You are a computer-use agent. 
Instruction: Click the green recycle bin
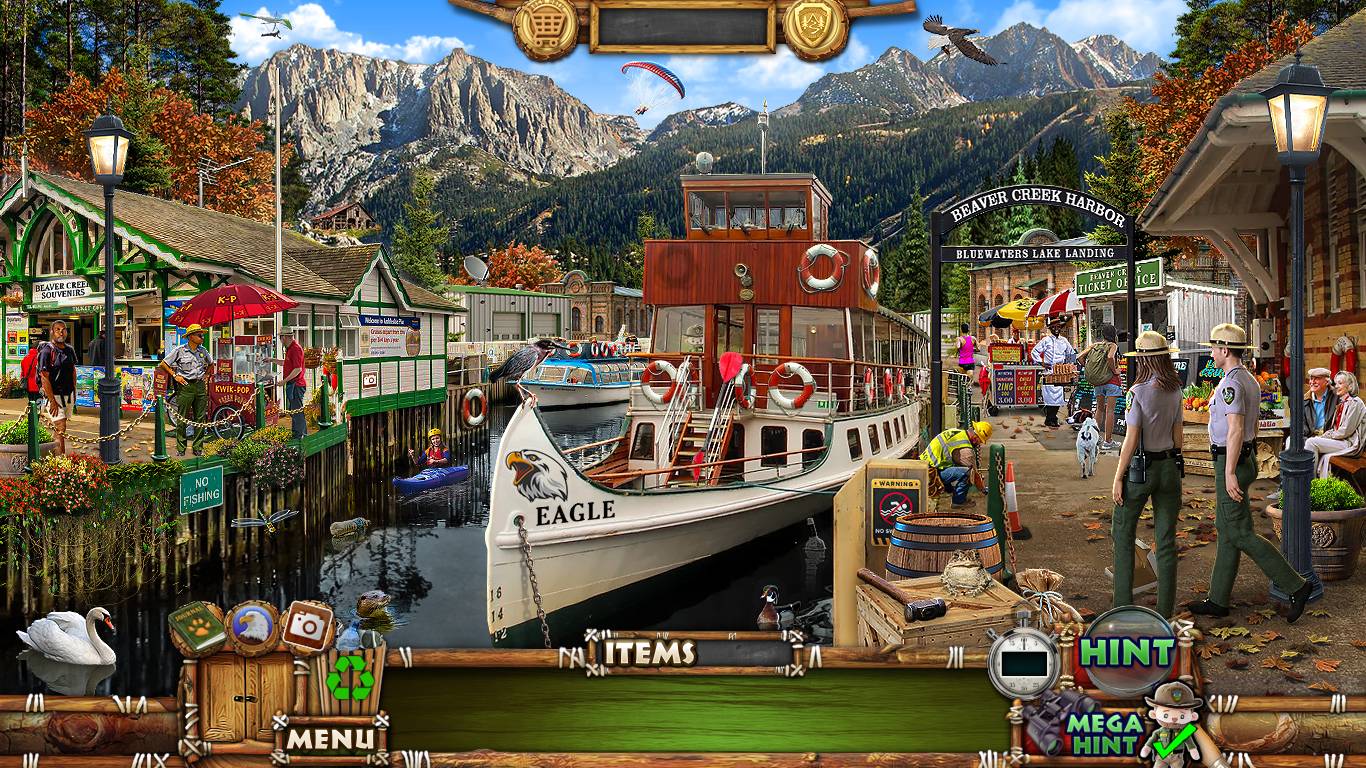pos(351,678)
